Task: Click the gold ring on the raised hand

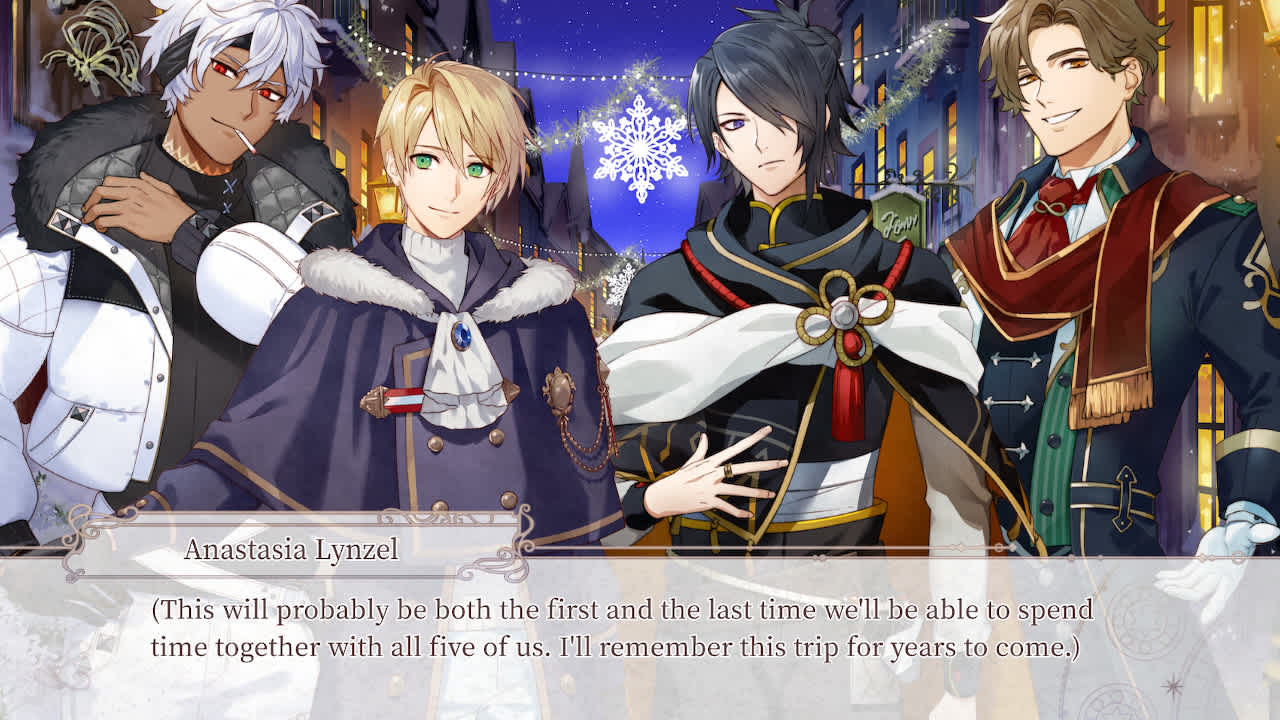Action: tap(728, 471)
